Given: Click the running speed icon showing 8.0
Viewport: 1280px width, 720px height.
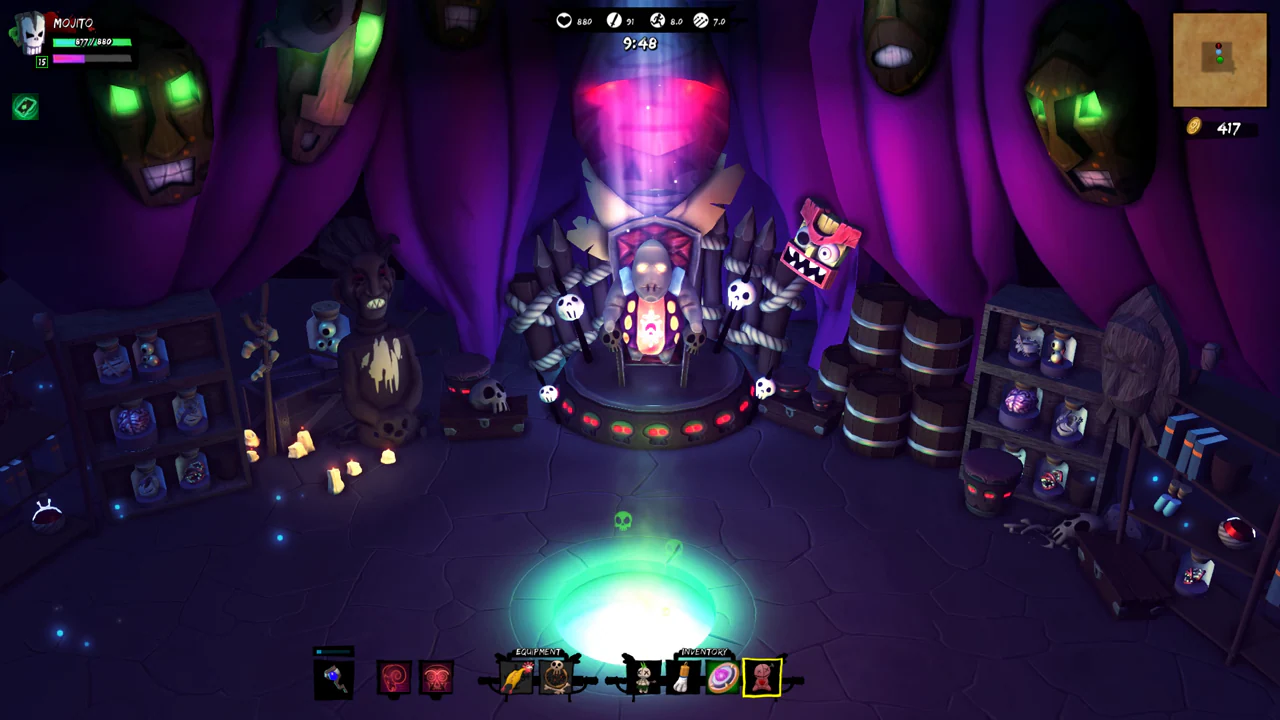Looking at the screenshot, I should tap(658, 21).
